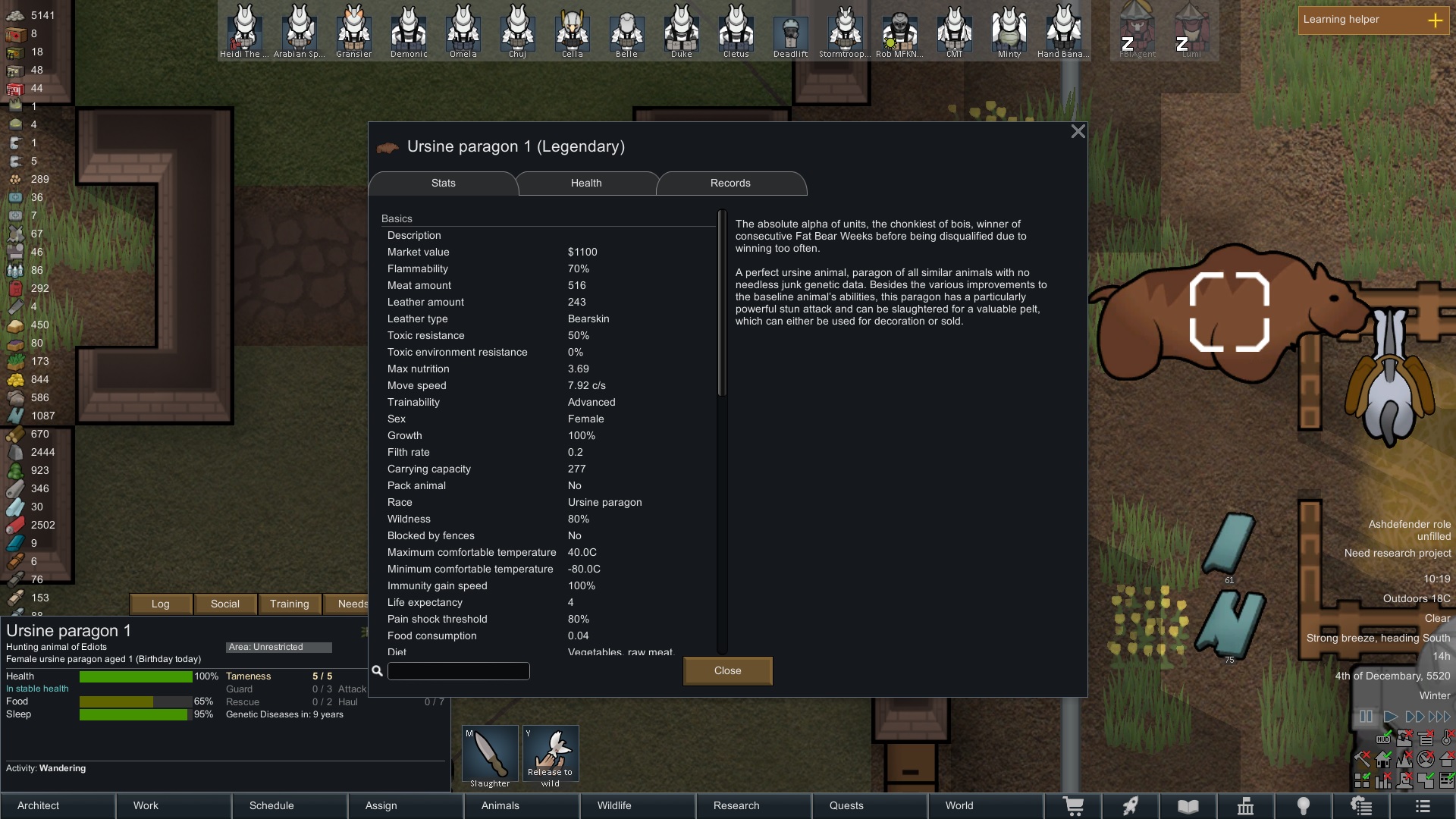Open the Research menu at the bottom
The width and height of the screenshot is (1456, 819).
(x=736, y=805)
